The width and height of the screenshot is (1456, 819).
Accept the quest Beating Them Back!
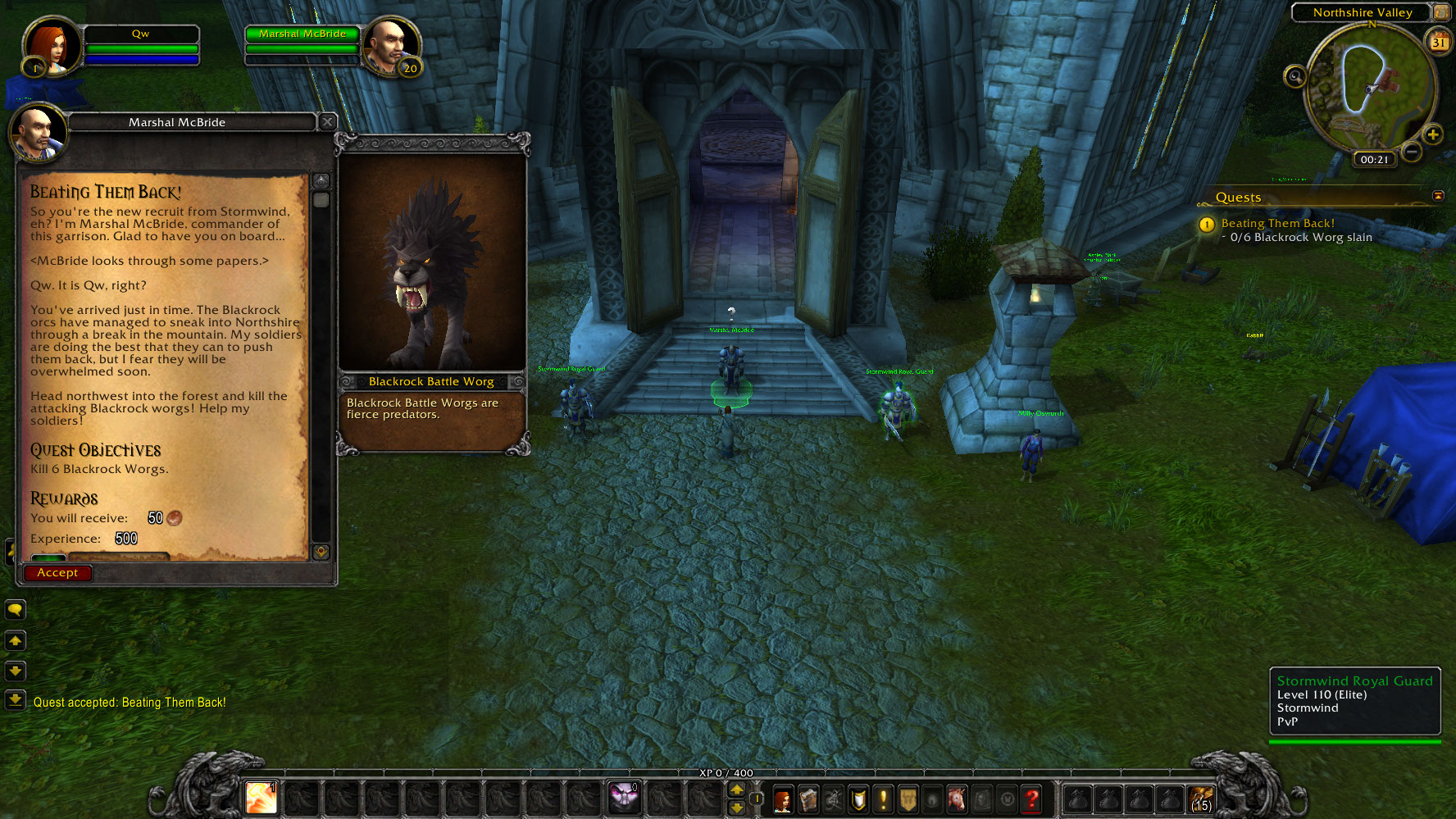[x=57, y=572]
